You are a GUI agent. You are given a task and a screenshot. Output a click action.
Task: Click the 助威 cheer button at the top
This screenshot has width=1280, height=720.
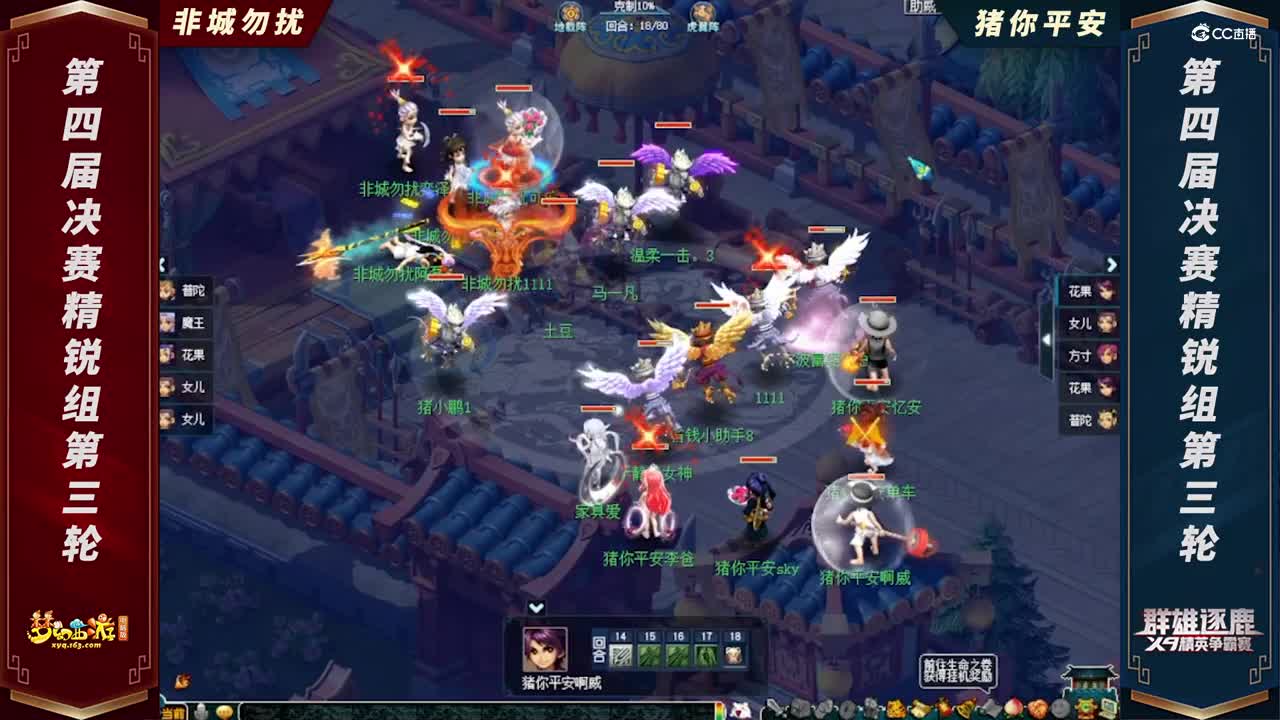920,8
